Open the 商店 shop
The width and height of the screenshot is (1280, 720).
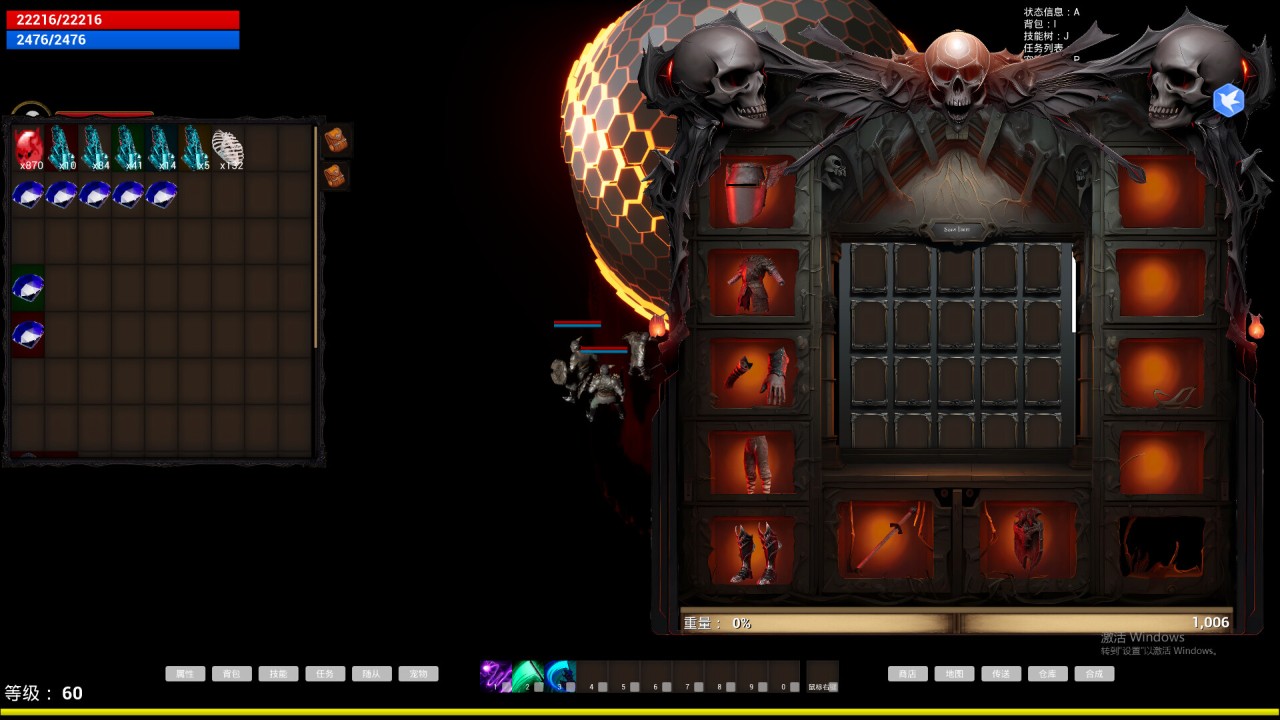click(x=908, y=674)
